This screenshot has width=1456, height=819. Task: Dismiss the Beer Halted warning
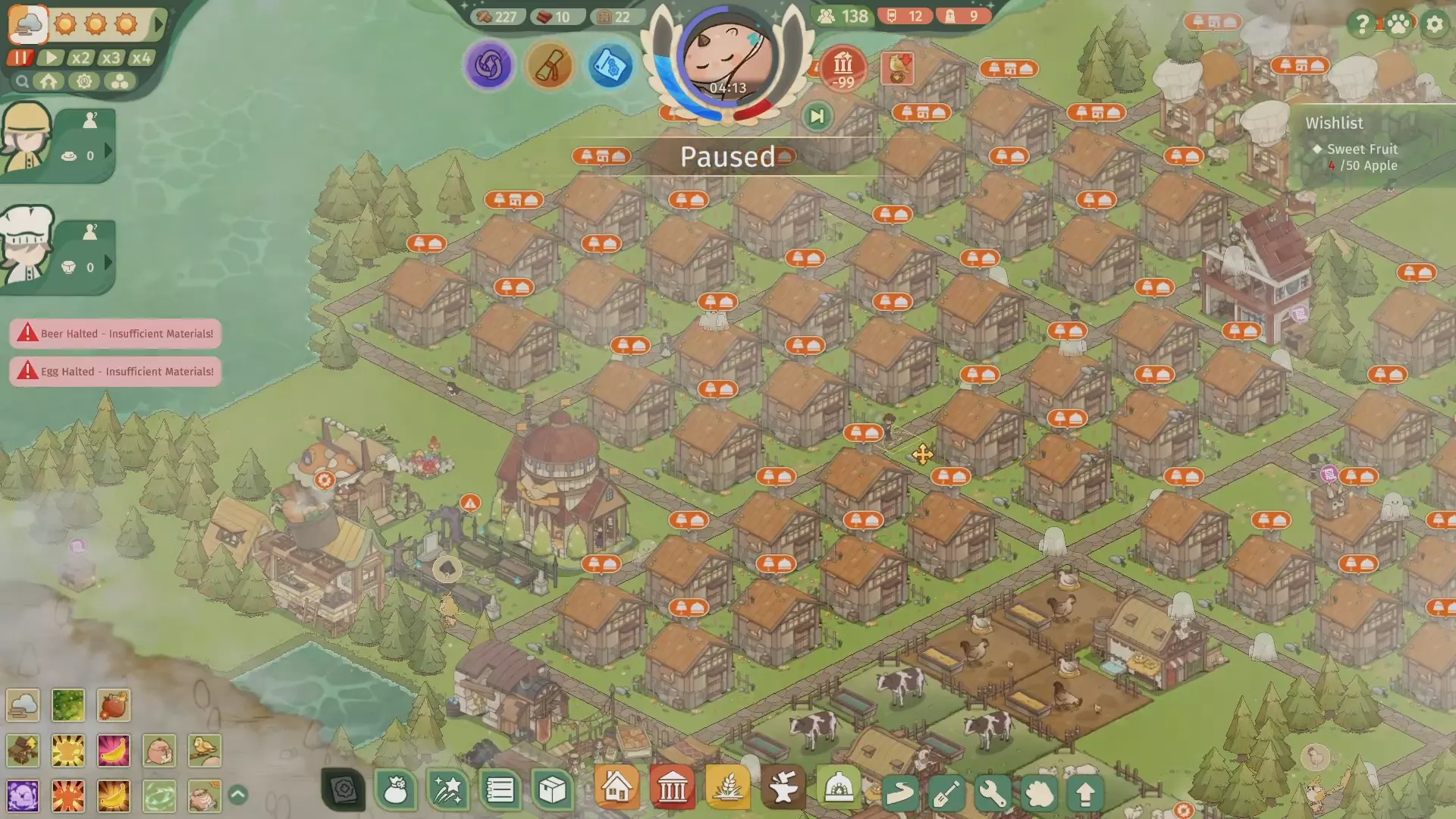(115, 334)
